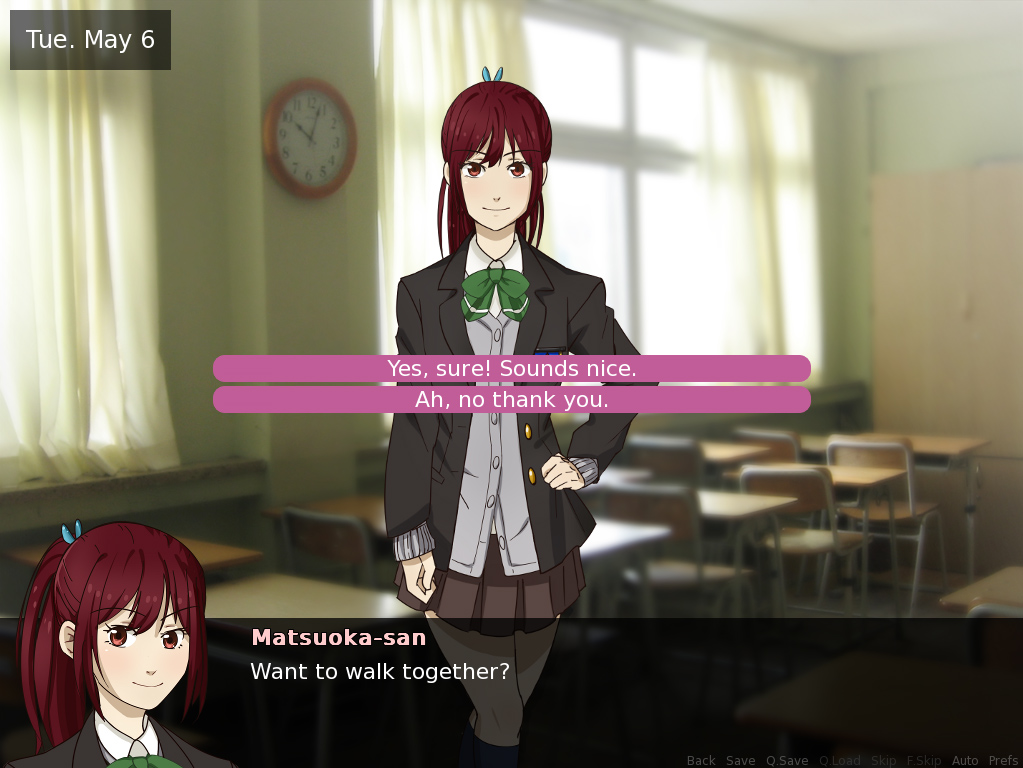1023x768 pixels.
Task: Toggle Auto text advance
Action: coord(965,761)
